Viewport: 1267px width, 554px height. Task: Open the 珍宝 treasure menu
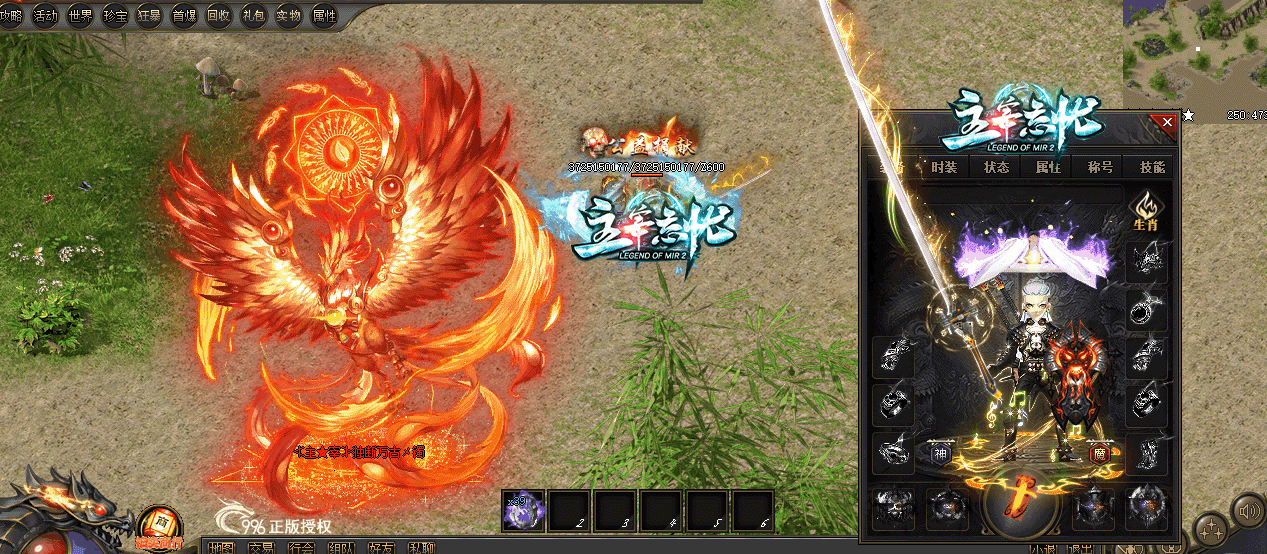click(x=116, y=15)
